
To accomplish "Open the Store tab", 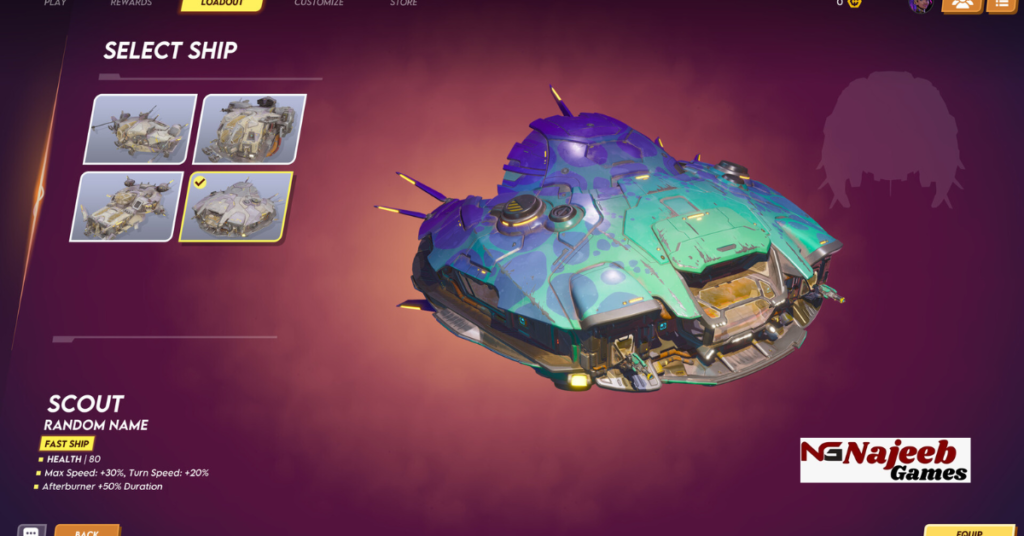I will pos(405,4).
